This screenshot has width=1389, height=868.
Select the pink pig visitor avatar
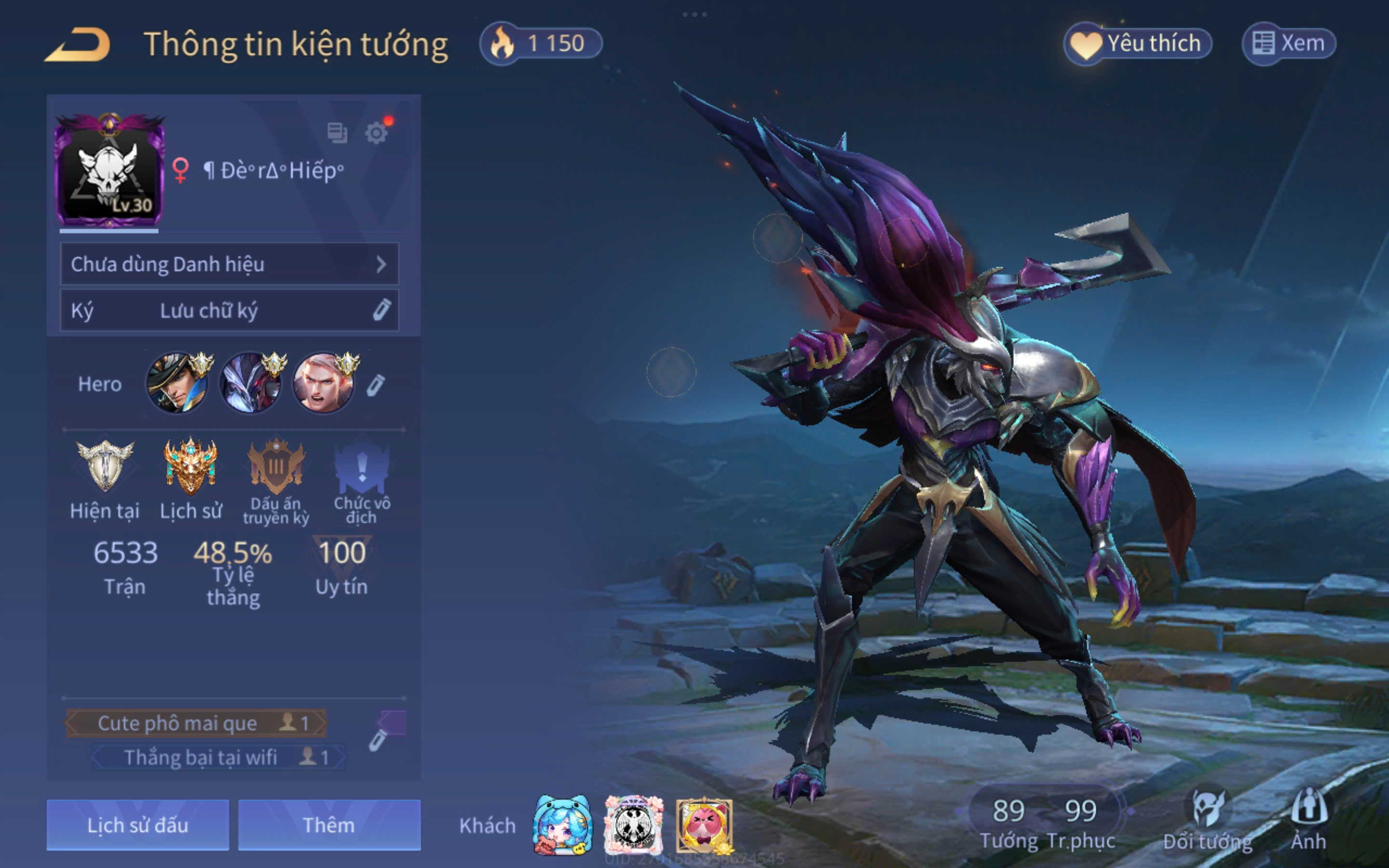(x=704, y=825)
